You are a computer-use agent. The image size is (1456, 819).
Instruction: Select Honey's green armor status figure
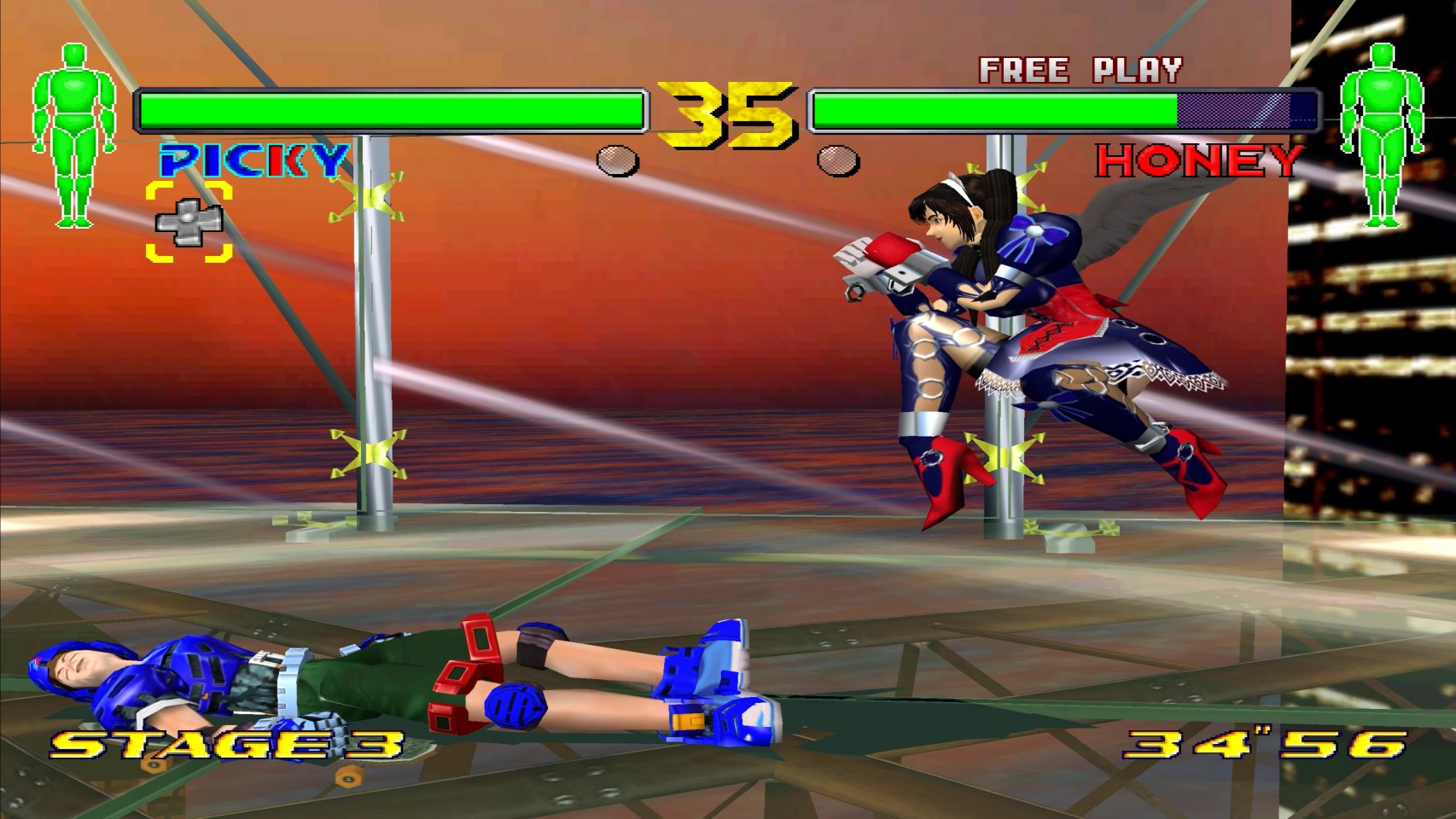pos(1382,136)
